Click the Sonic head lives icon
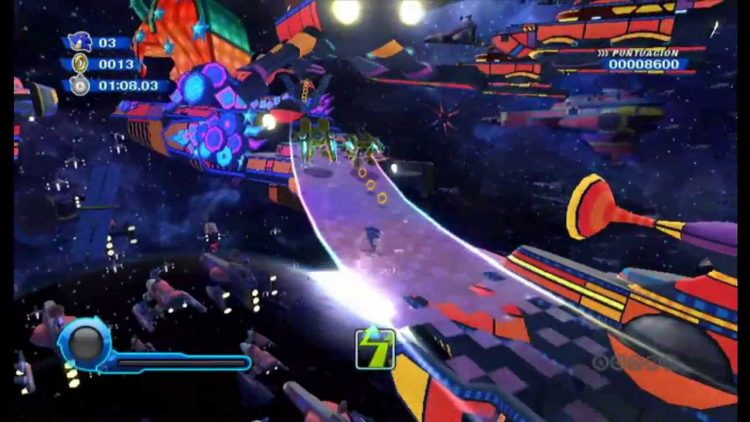 click(79, 43)
